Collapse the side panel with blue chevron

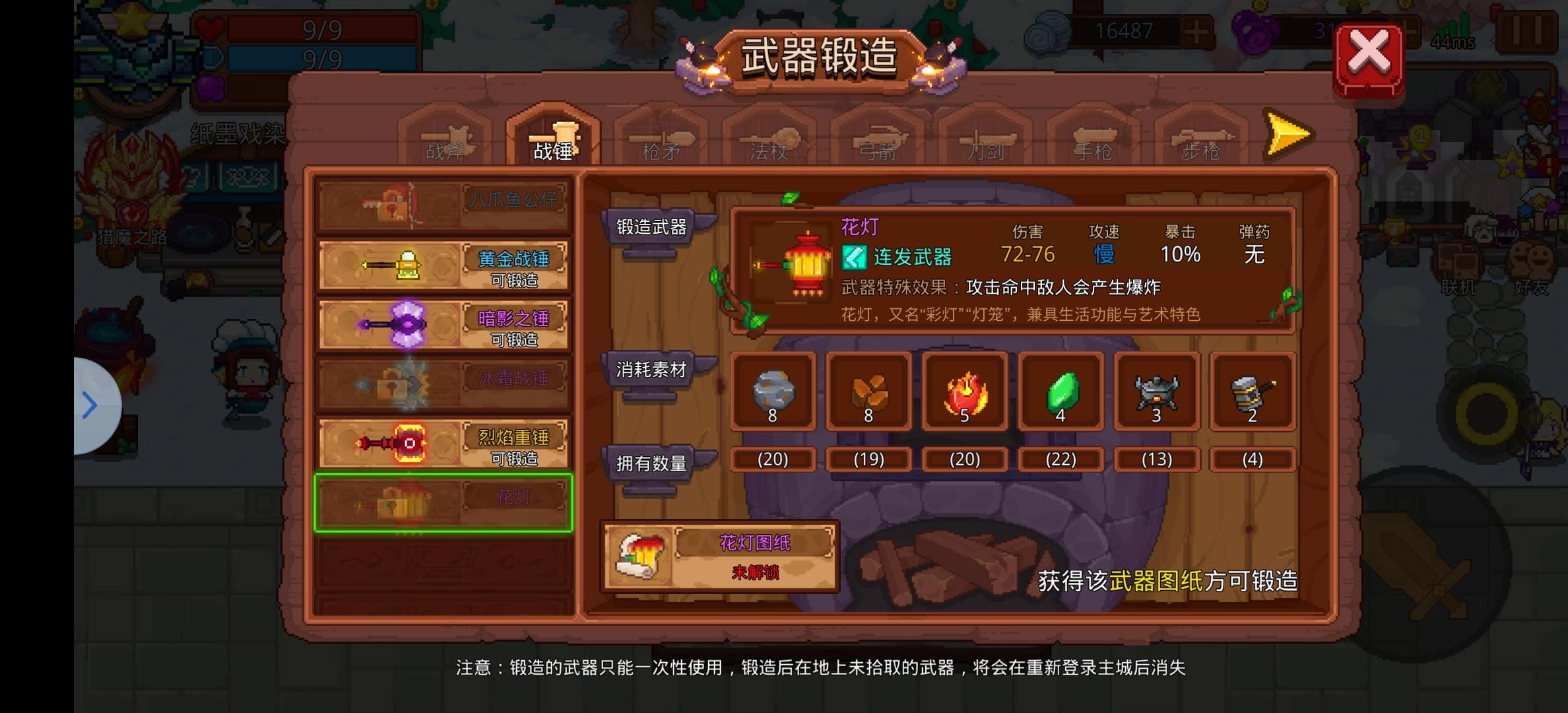89,404
